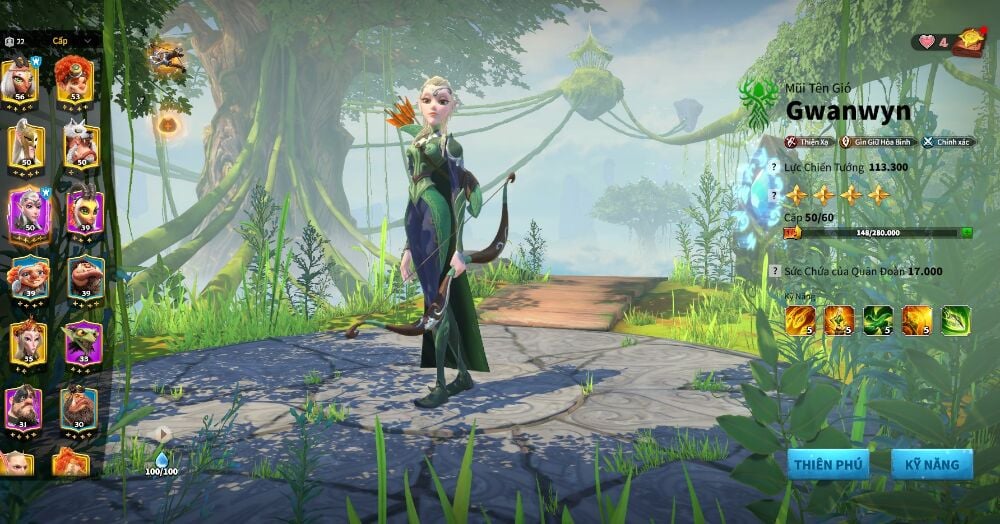Choose the level 30 bearded hero portrait
The width and height of the screenshot is (1000, 524).
pos(78,408)
